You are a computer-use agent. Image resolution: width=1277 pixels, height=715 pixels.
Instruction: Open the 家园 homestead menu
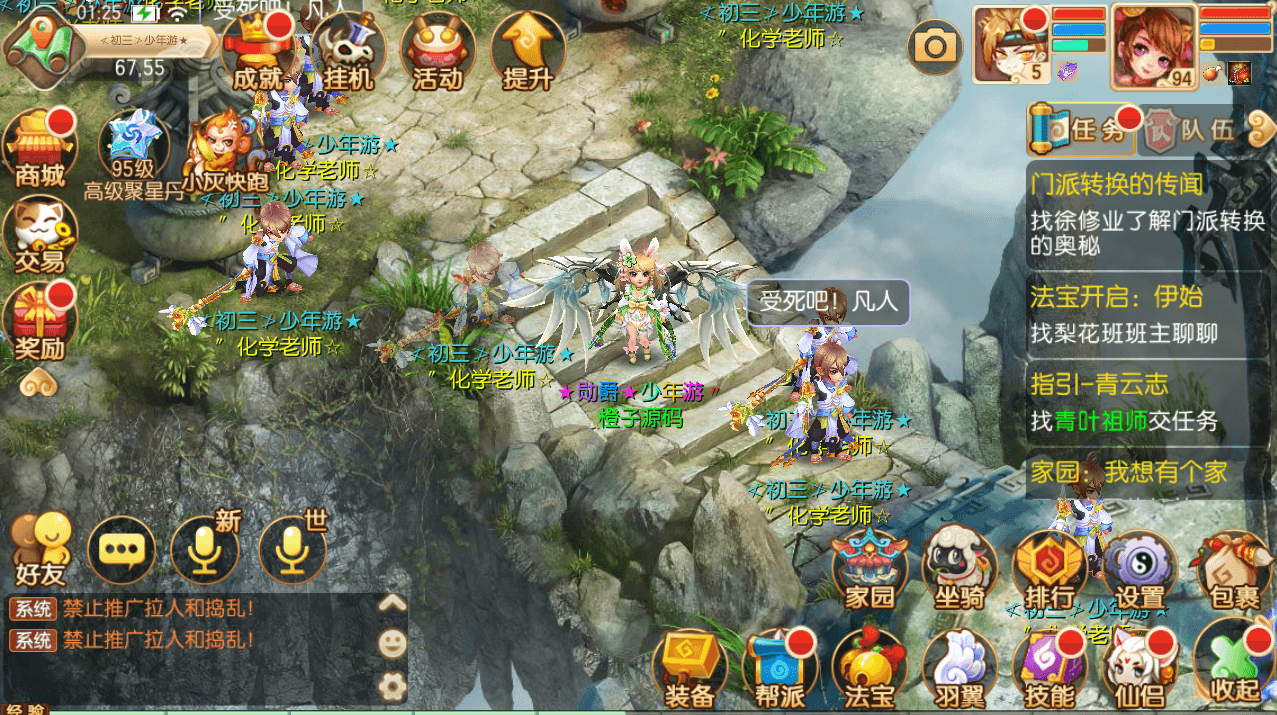(x=869, y=570)
